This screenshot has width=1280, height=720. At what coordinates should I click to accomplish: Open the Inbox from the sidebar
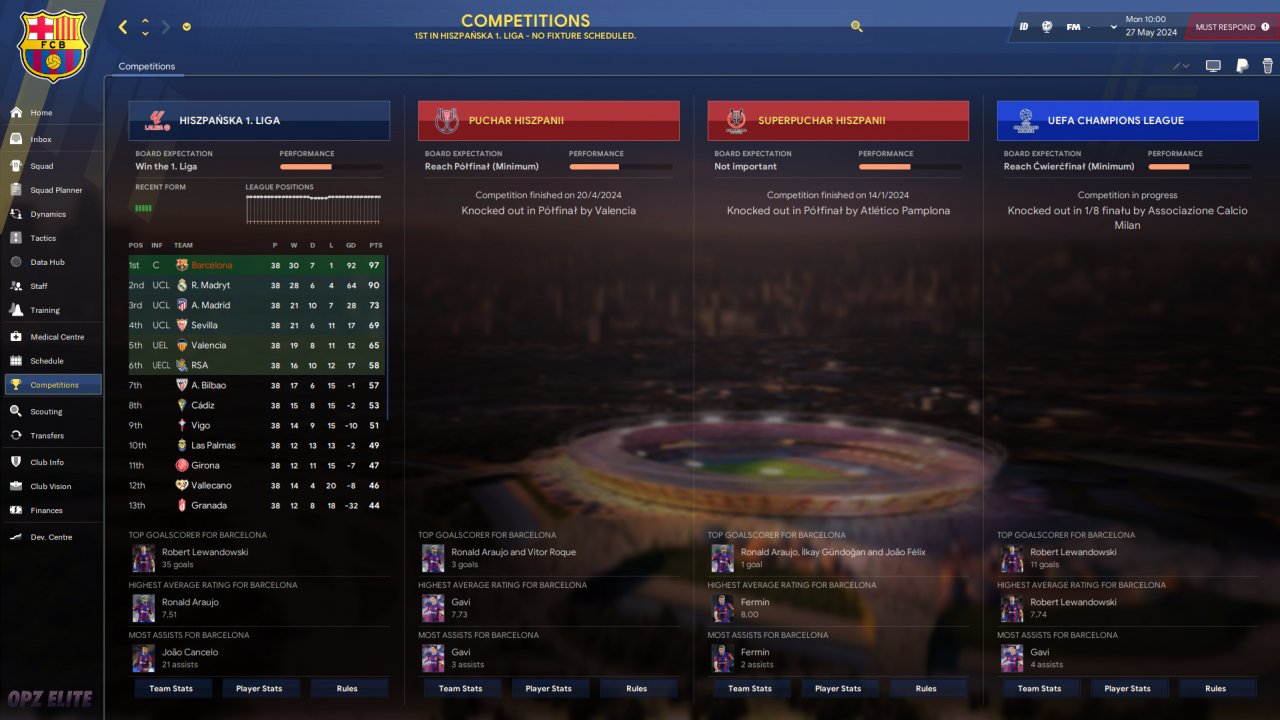pyautogui.click(x=41, y=140)
